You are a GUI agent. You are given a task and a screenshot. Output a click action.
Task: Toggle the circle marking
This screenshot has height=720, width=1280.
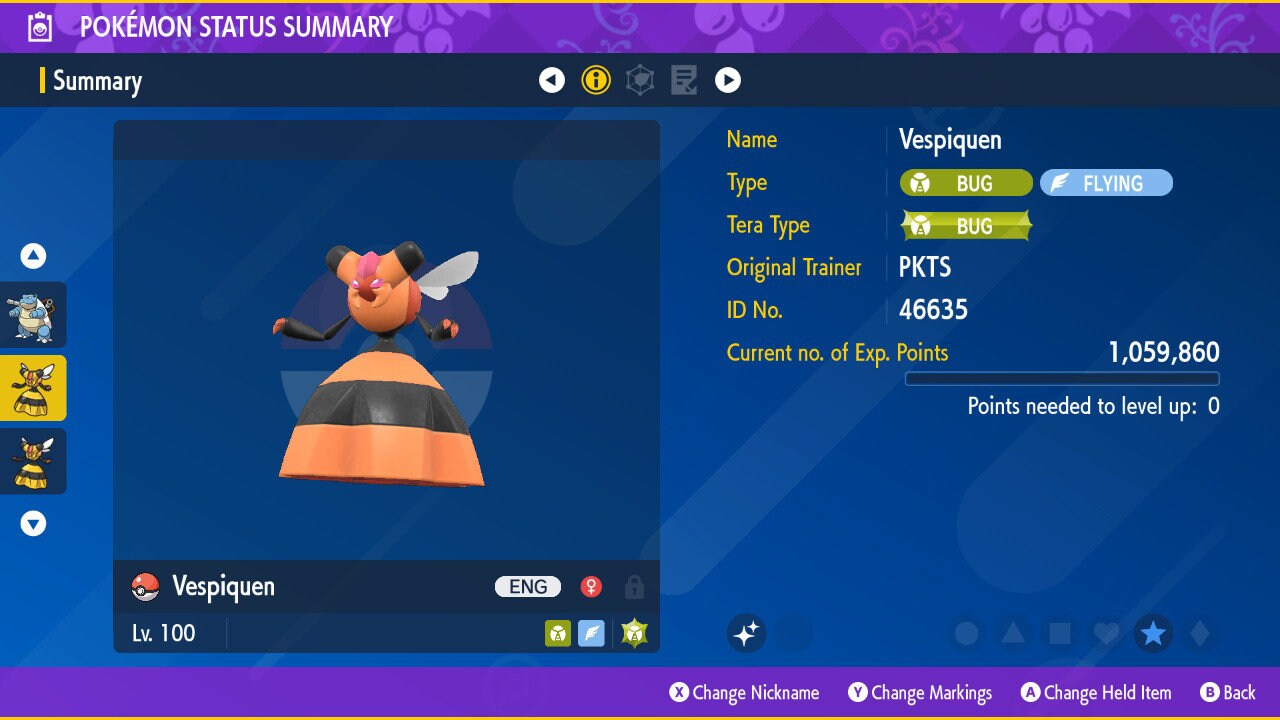[x=967, y=633]
